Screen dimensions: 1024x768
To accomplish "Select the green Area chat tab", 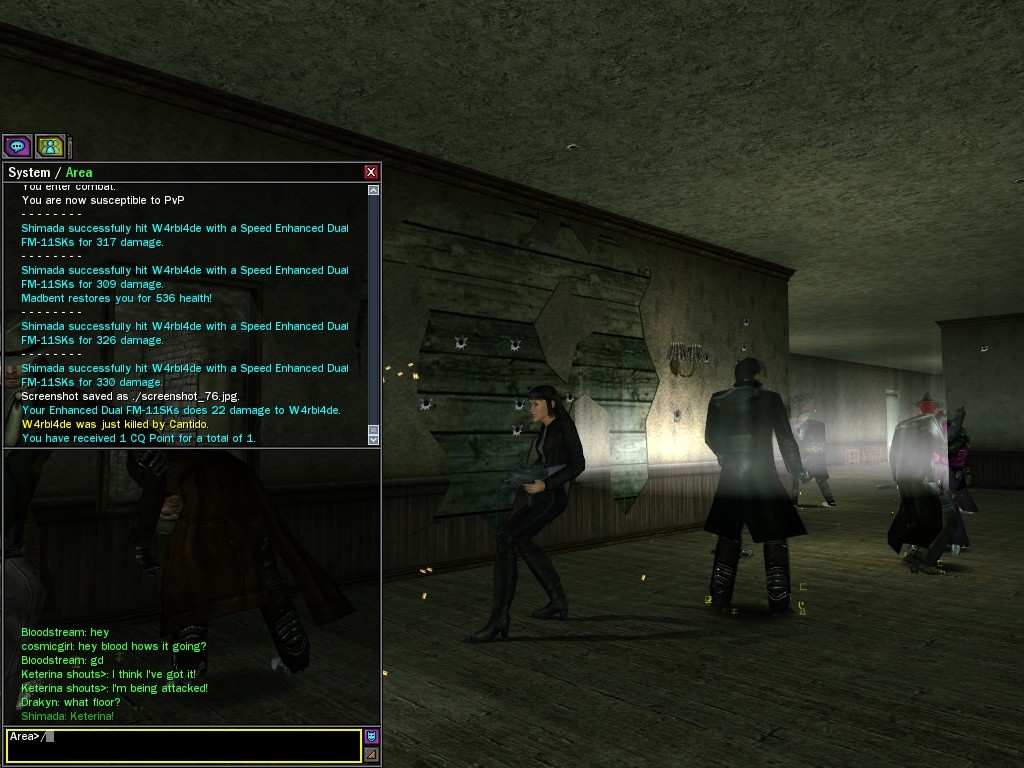I will tap(79, 172).
